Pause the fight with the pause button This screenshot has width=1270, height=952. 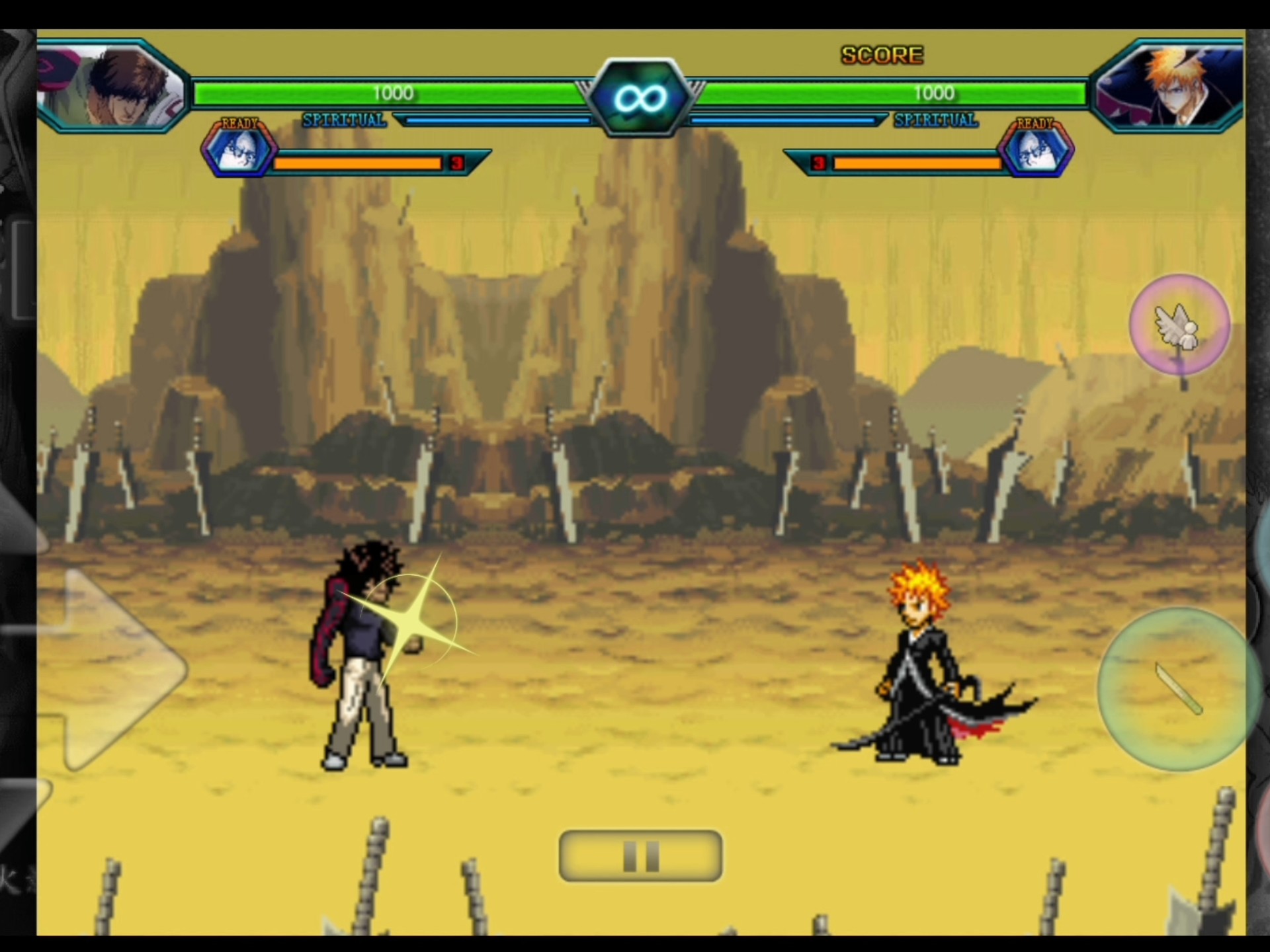640,855
